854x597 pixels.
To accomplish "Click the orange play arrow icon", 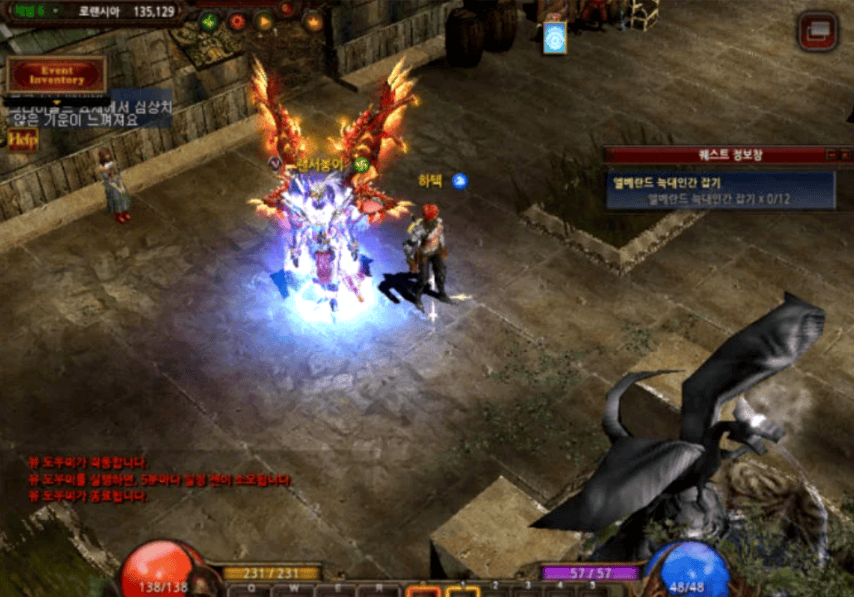I will pos(264,21).
